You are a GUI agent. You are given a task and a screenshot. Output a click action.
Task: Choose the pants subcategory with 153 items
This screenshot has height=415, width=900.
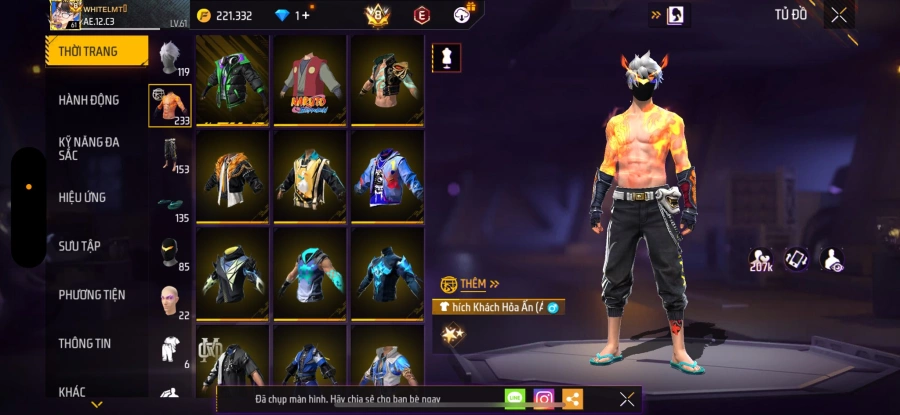[170, 156]
